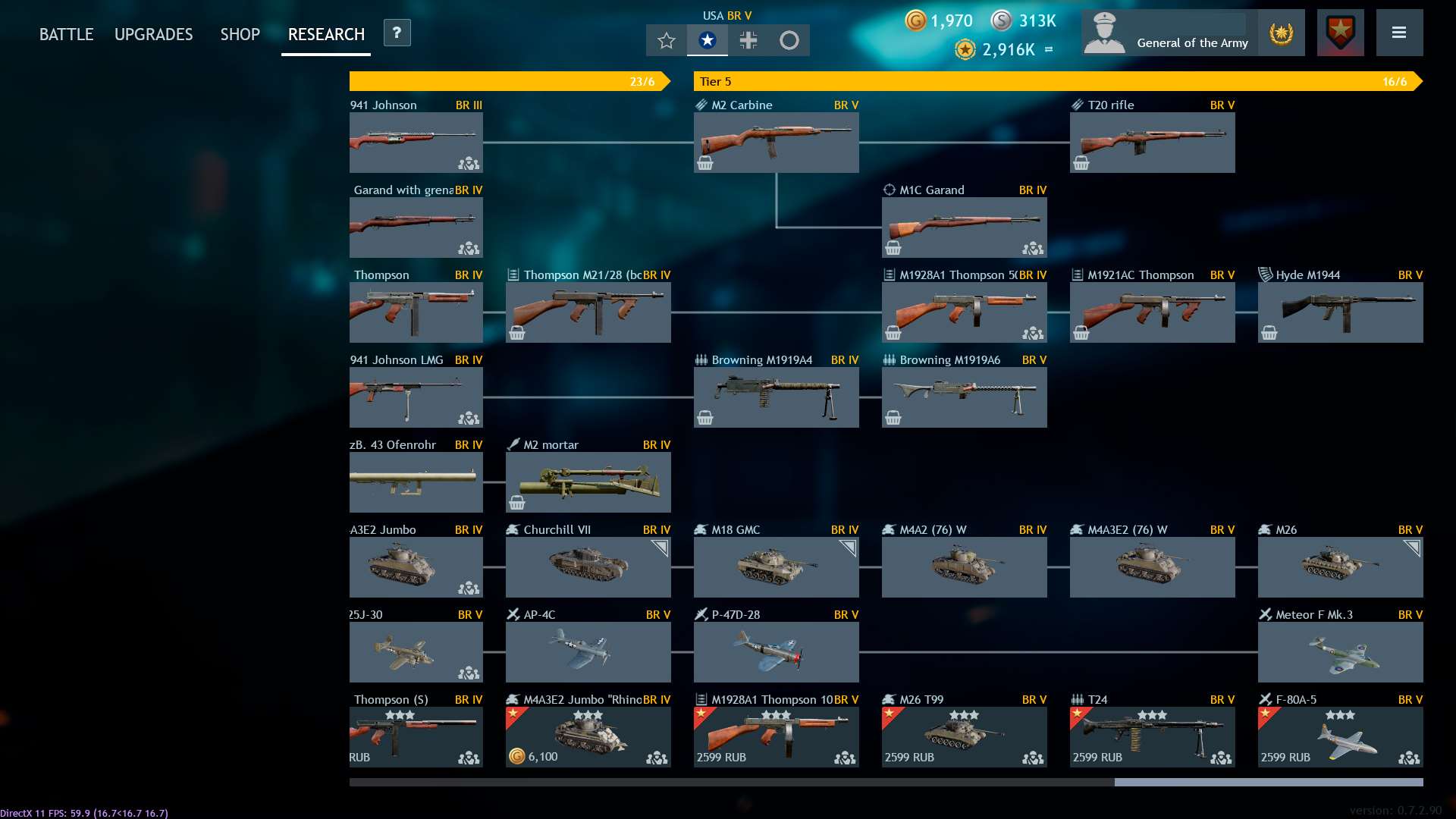Viewport: 1456px width, 819px height.
Task: Open the BATTLE menu
Action: tap(66, 34)
